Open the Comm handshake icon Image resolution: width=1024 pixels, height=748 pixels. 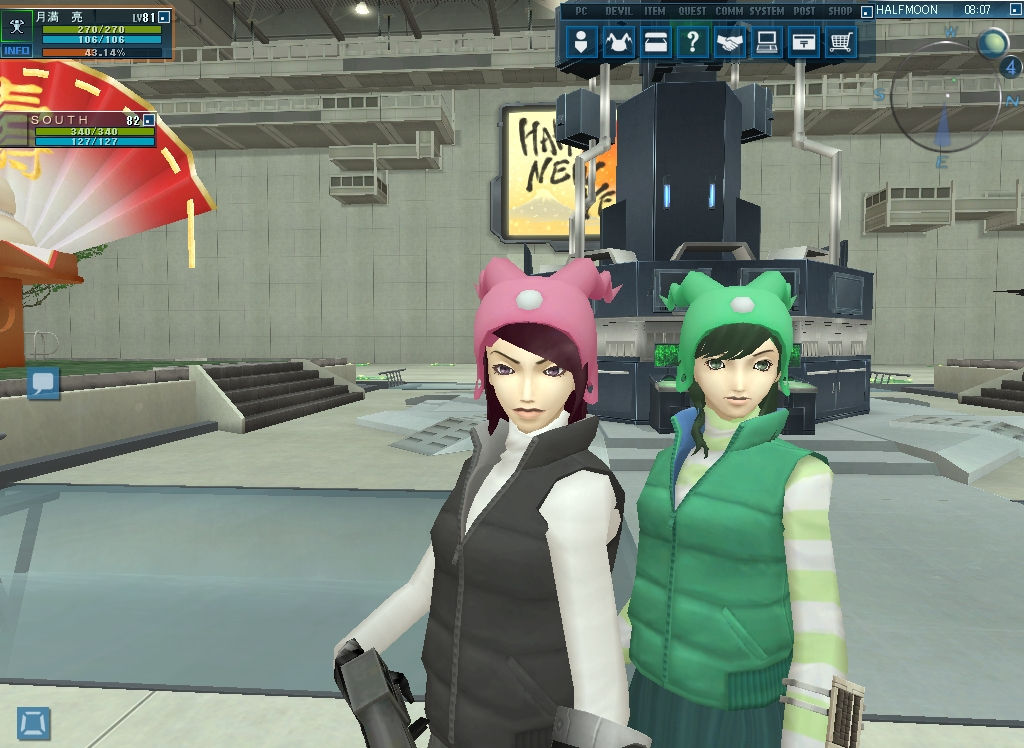click(x=731, y=42)
